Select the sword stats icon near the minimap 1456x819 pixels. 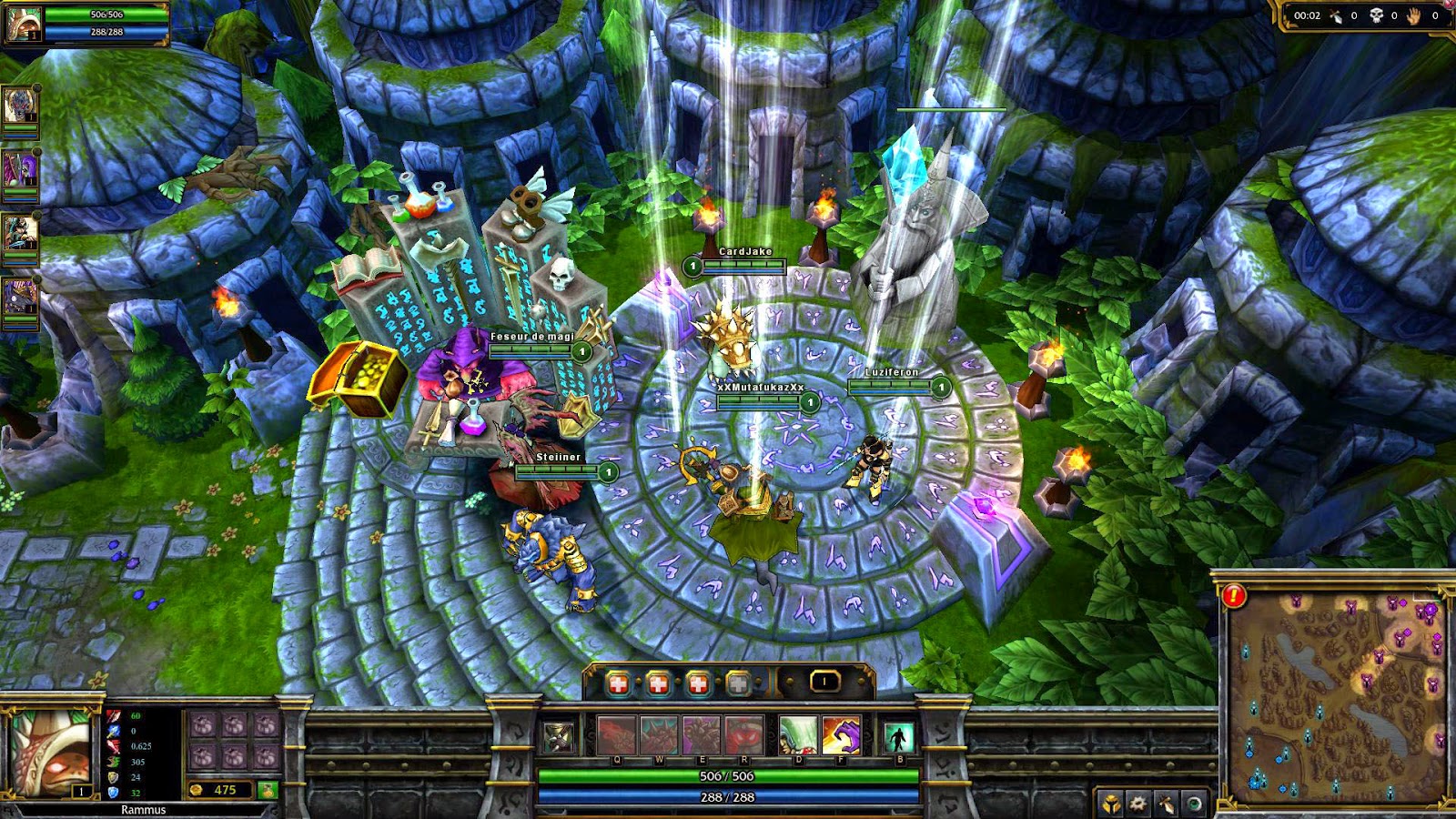pyautogui.click(x=1166, y=804)
